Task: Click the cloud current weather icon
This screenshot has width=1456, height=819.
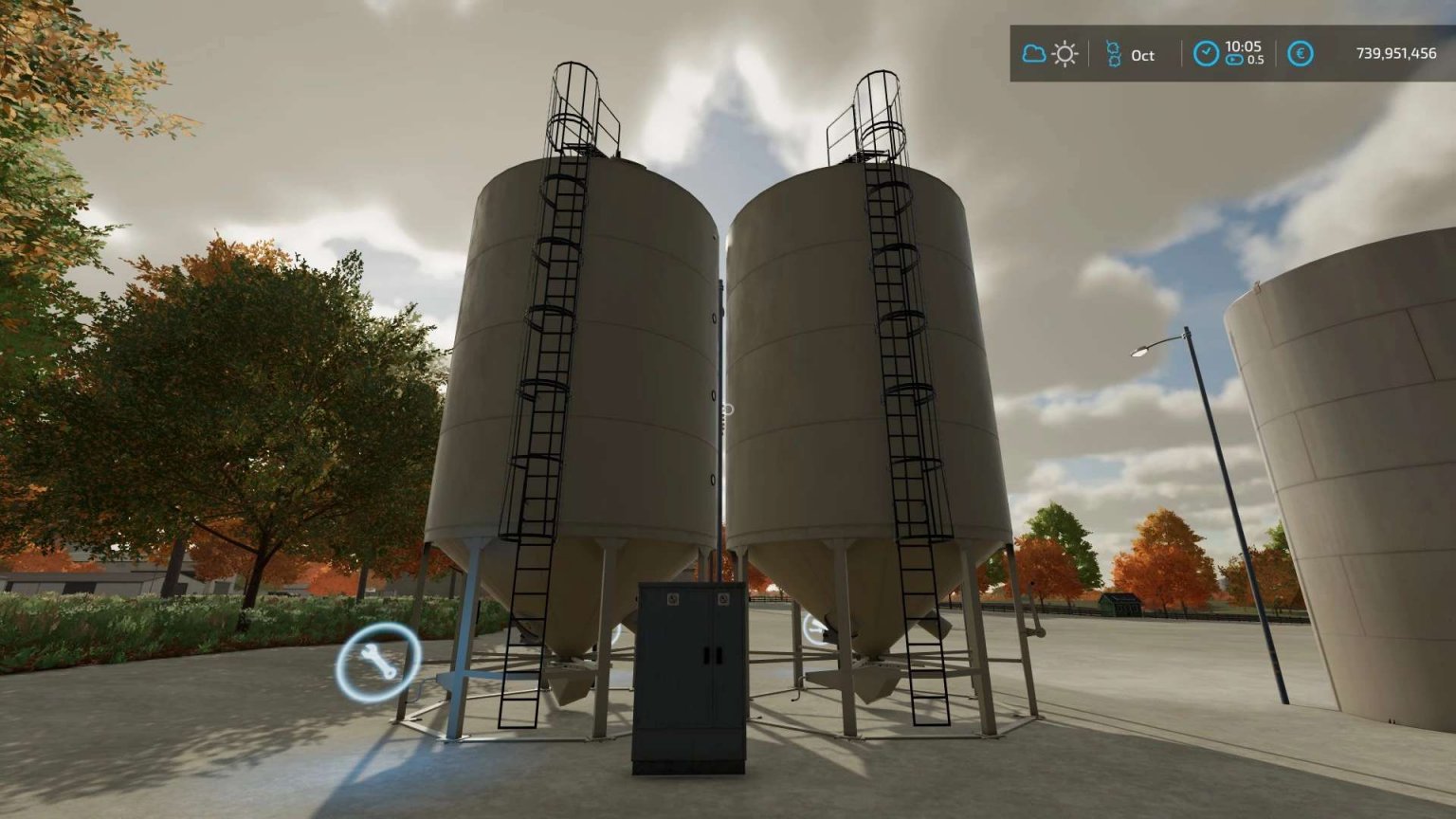Action: point(1033,54)
